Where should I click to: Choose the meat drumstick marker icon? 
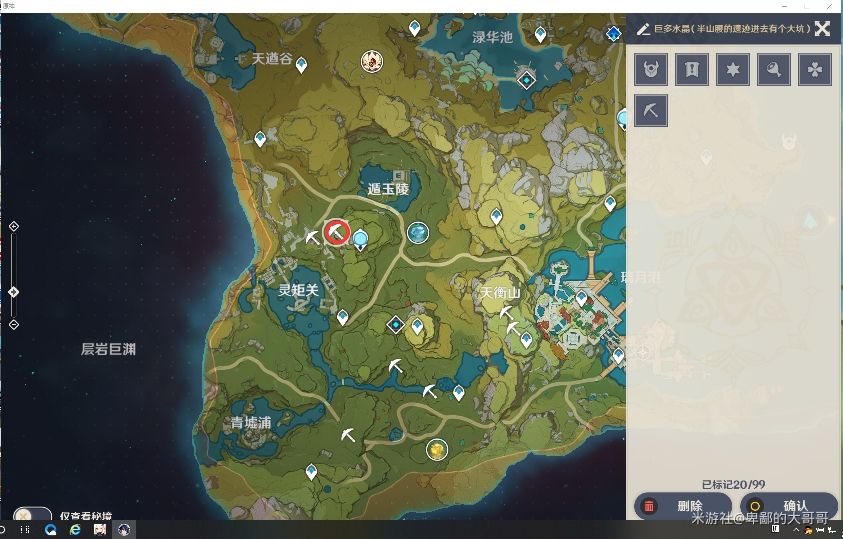click(x=774, y=69)
